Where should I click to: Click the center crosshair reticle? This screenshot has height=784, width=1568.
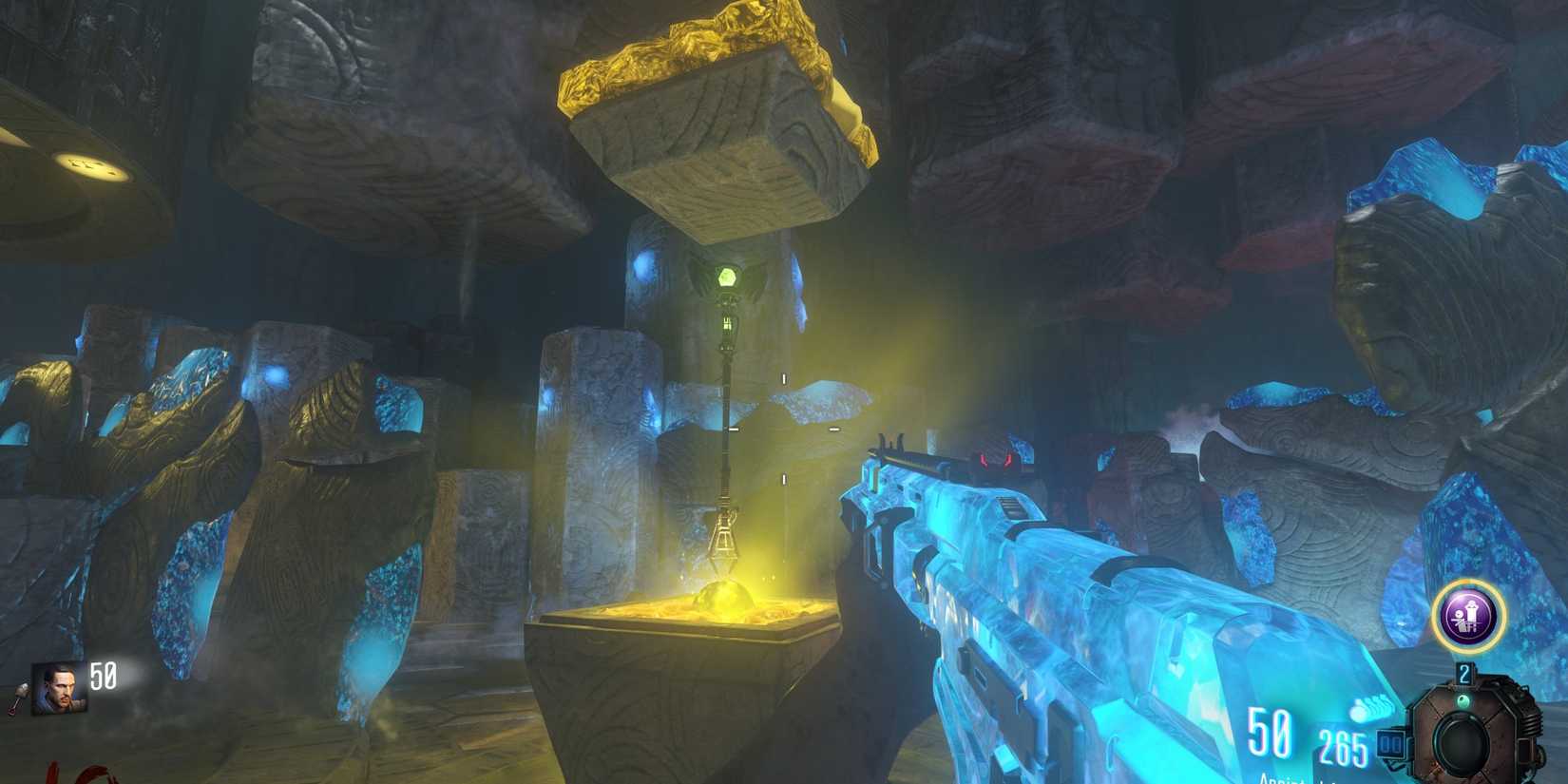784,430
